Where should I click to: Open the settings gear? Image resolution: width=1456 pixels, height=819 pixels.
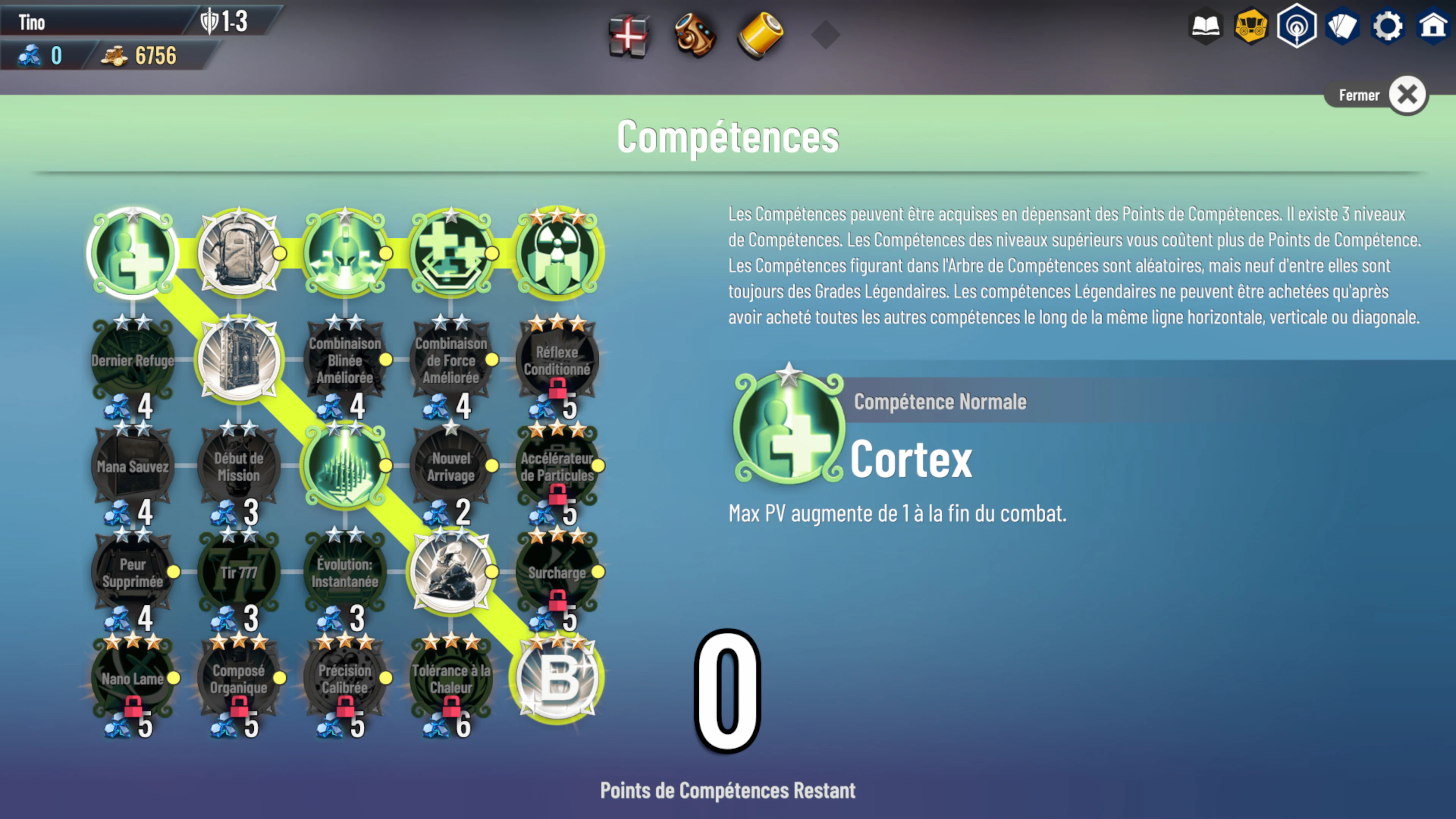(x=1388, y=25)
